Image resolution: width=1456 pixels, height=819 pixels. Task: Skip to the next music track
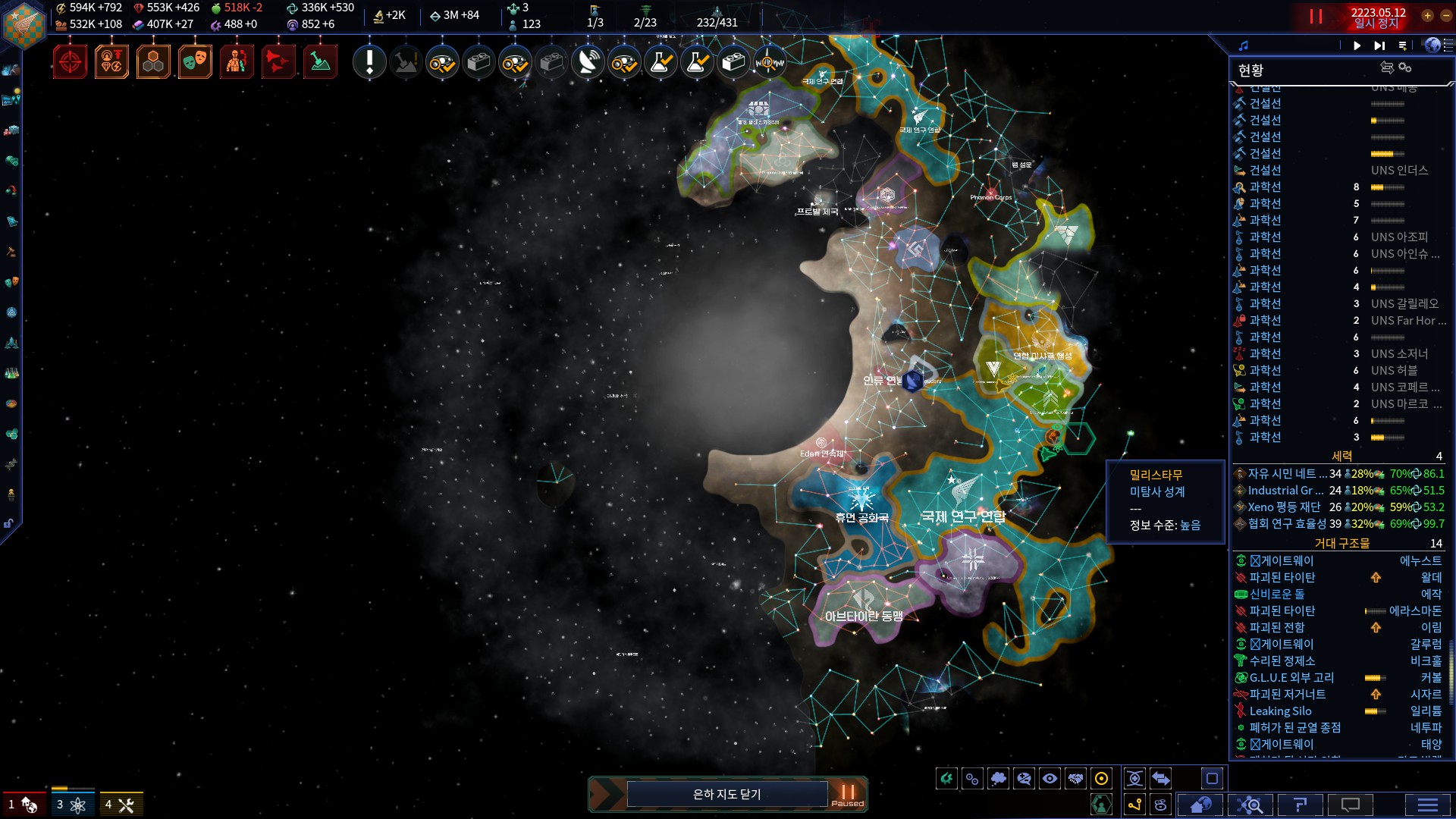pyautogui.click(x=1379, y=45)
